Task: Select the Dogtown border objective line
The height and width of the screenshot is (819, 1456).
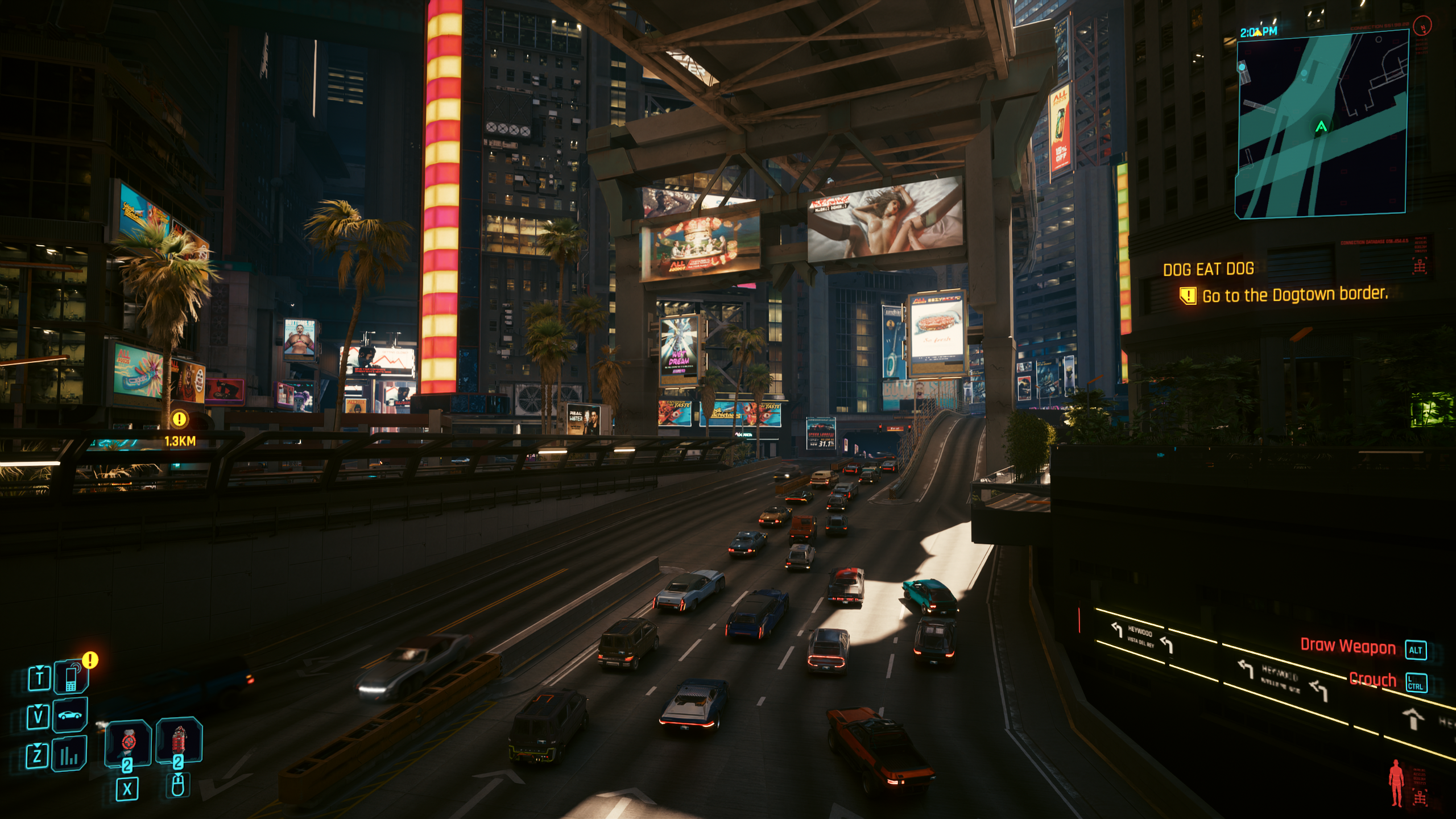Action: click(x=1294, y=295)
